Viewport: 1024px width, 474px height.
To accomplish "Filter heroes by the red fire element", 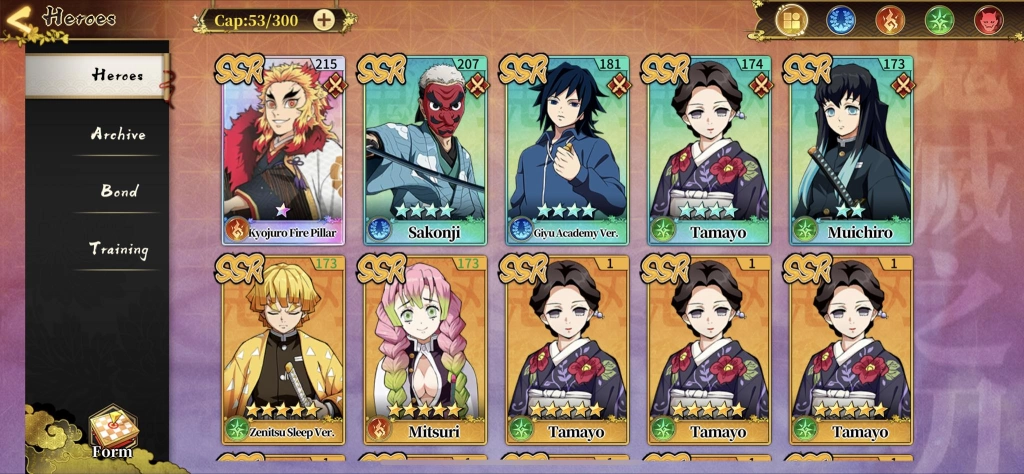I will pos(890,20).
